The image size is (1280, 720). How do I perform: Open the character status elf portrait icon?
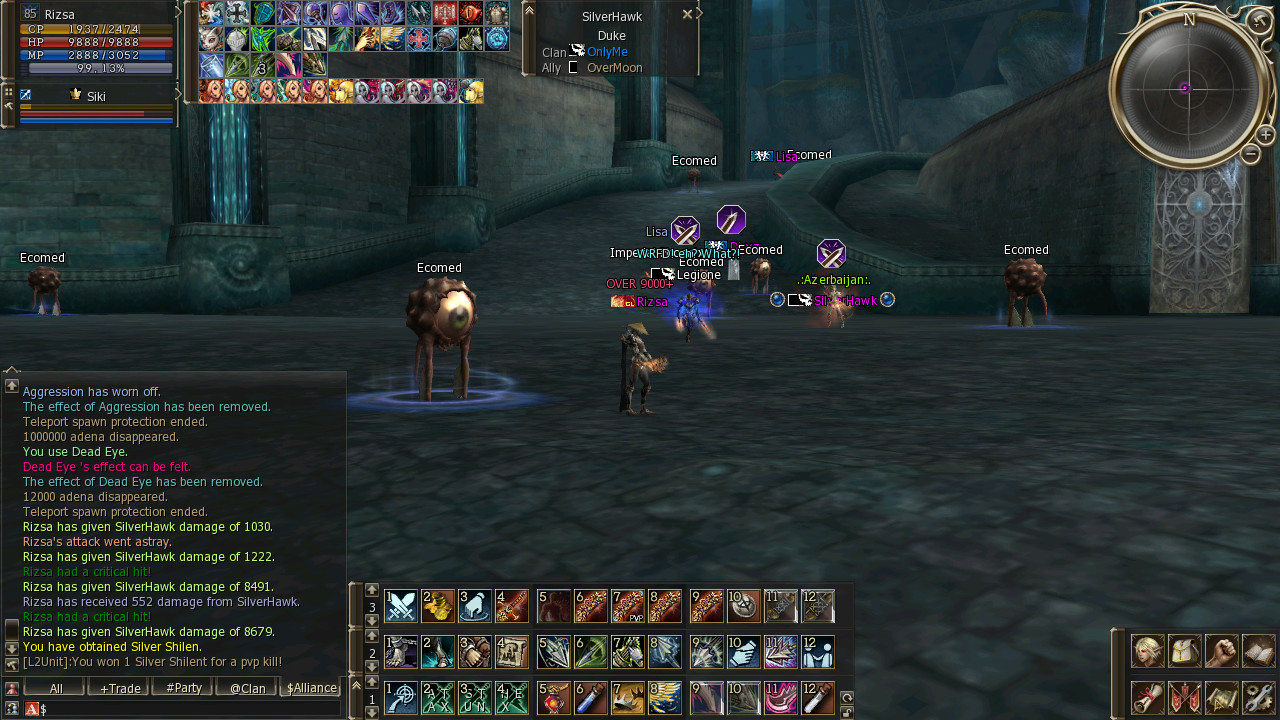[x=1147, y=651]
